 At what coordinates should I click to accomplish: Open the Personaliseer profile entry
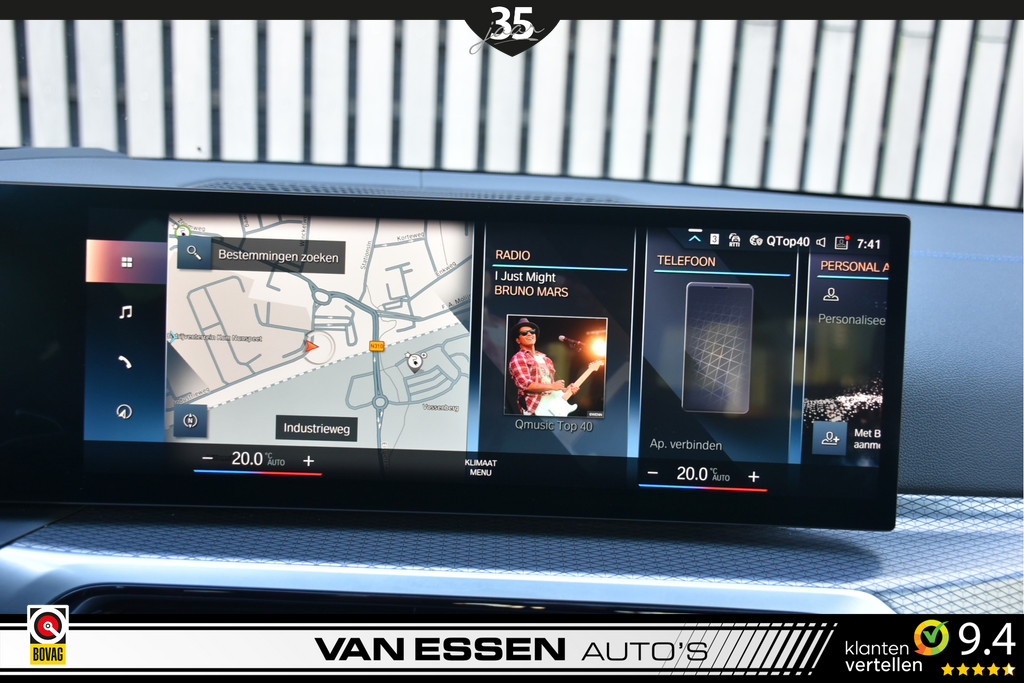850,319
